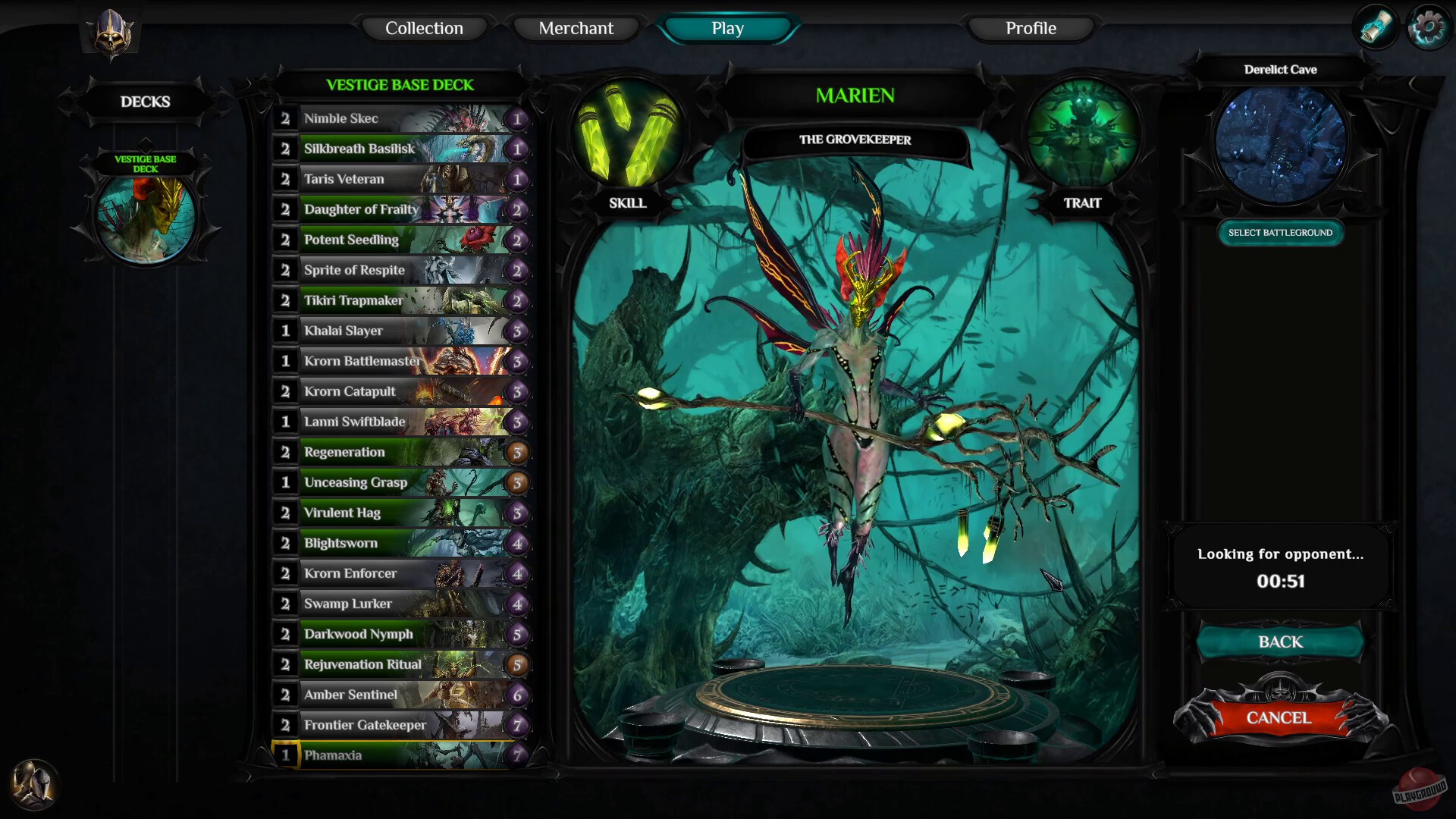The height and width of the screenshot is (819, 1456).
Task: Switch to the Collection tab
Action: [424, 28]
